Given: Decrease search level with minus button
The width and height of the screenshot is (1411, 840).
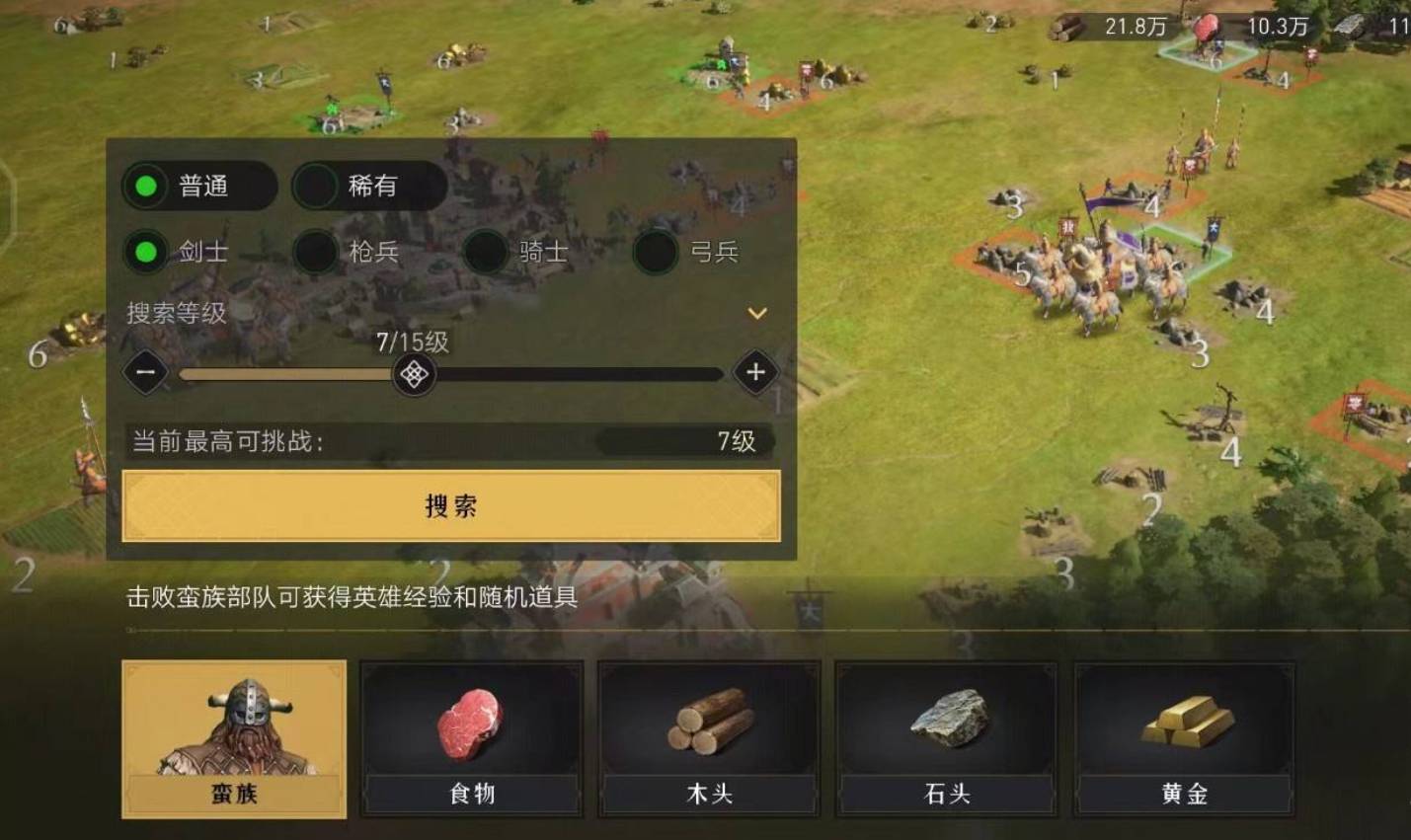Looking at the screenshot, I should coord(146,374).
